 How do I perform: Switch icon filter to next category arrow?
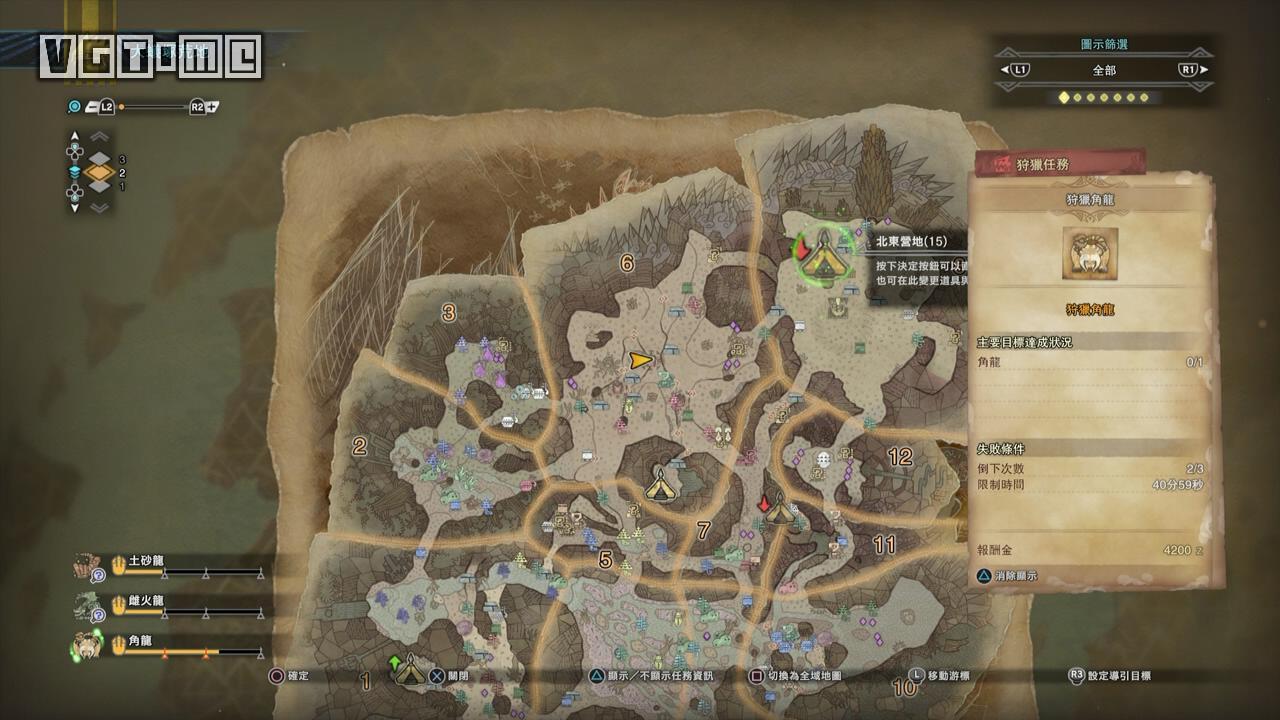click(1203, 70)
